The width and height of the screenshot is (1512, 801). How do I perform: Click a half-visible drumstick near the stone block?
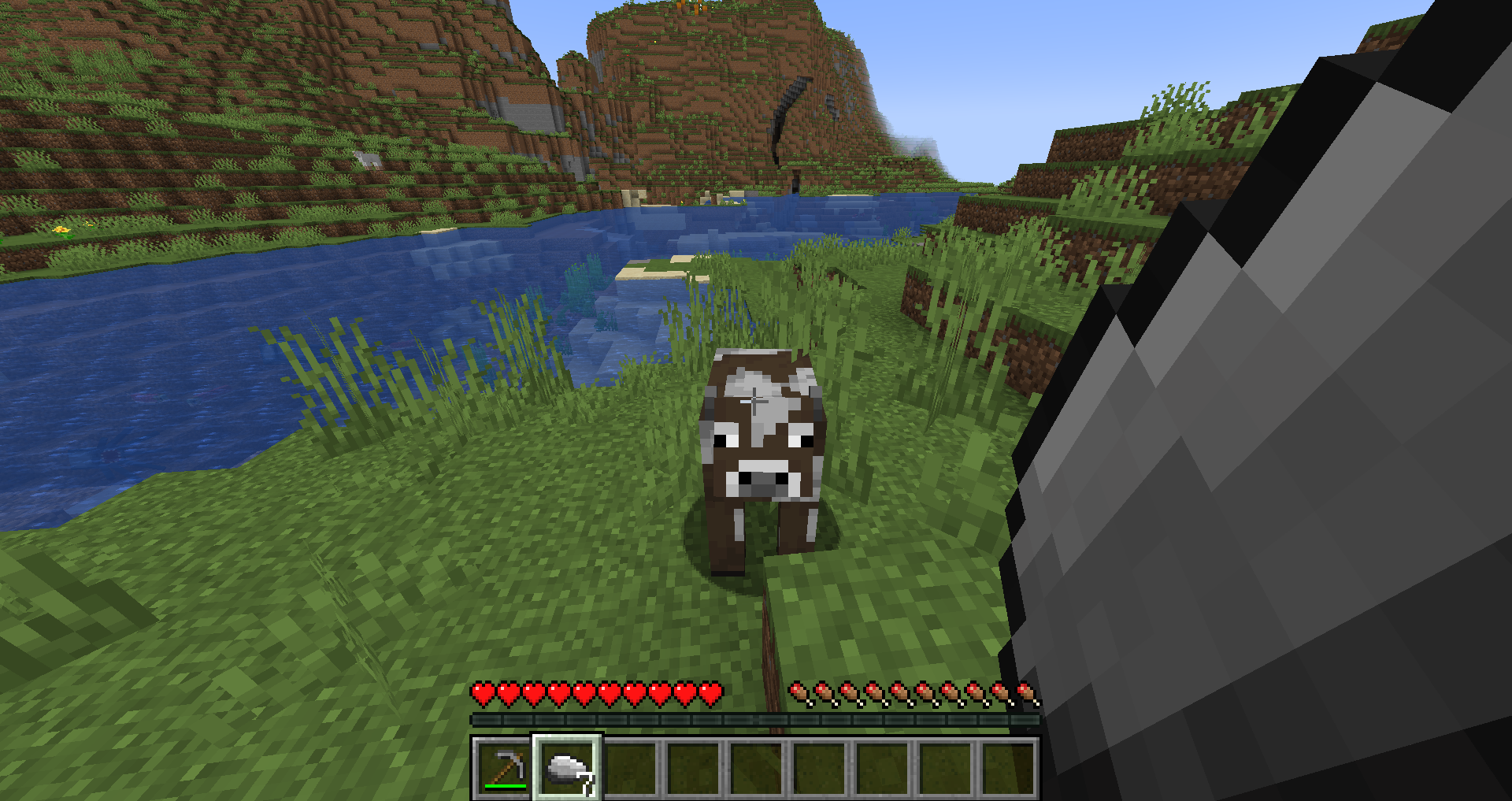1026,692
